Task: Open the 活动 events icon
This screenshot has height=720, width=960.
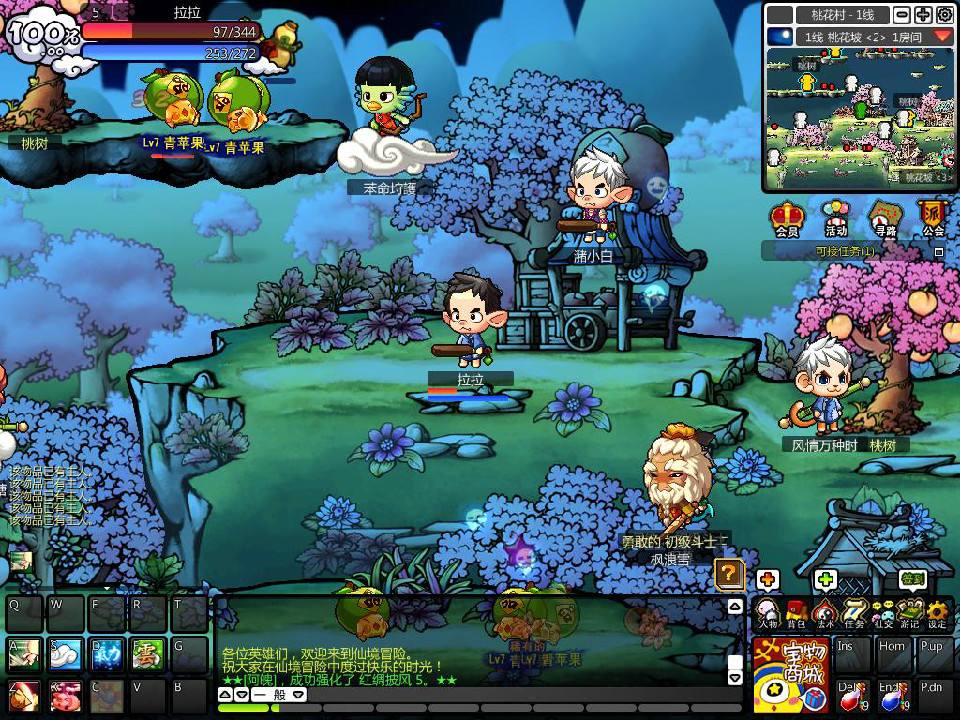Action: coord(836,217)
